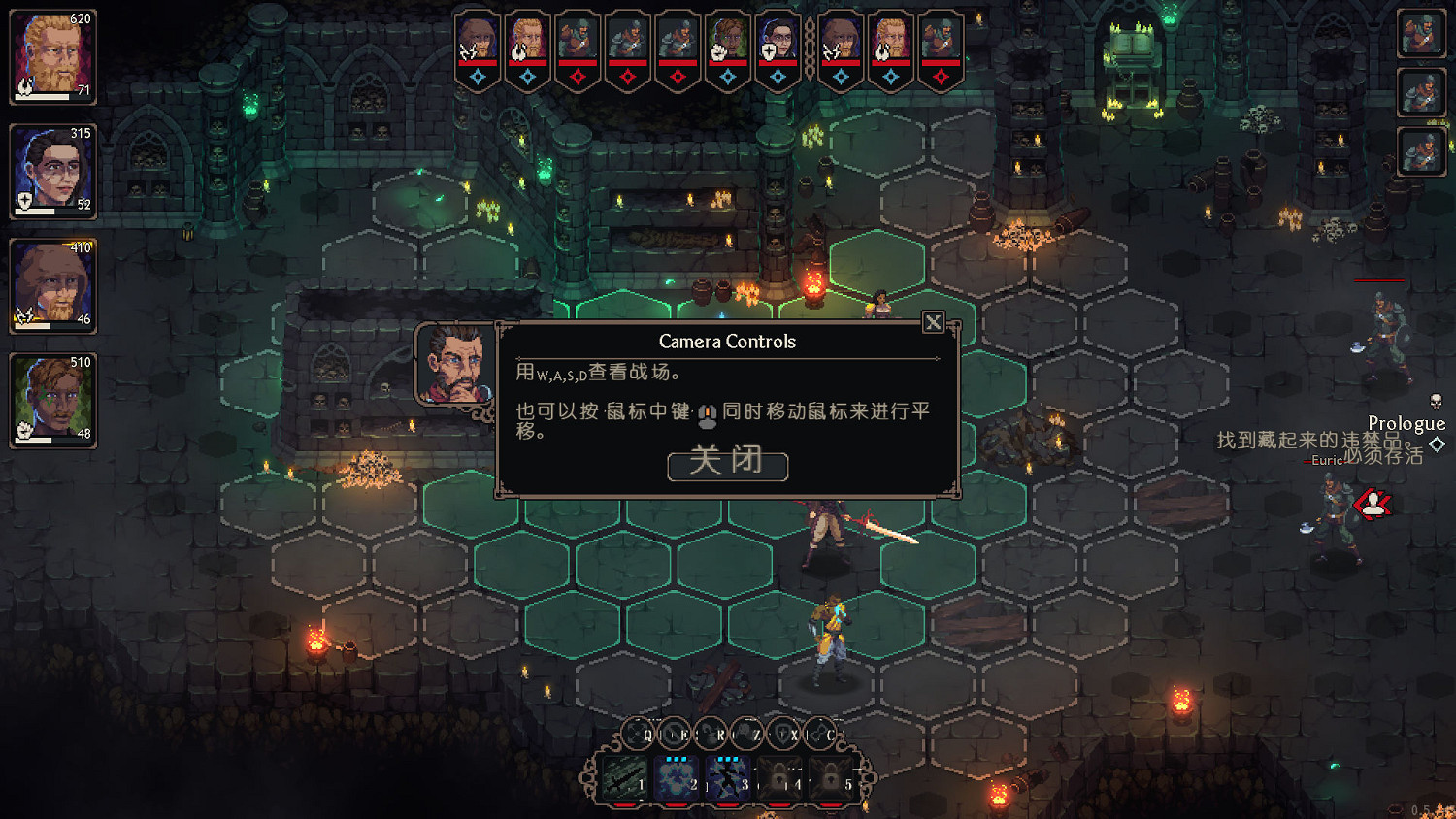This screenshot has width=1456, height=819.
Task: Click the locked ability slot 4
Action: click(x=780, y=778)
